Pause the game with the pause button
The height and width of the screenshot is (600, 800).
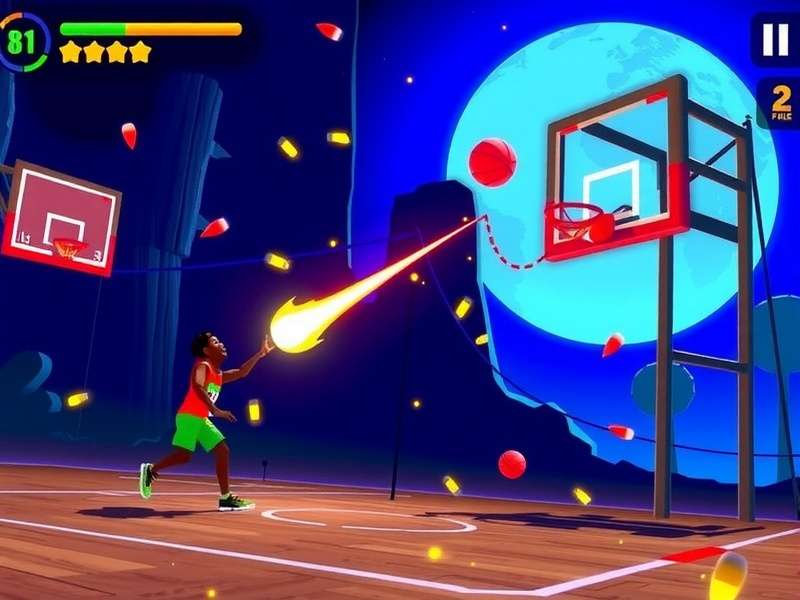click(x=776, y=39)
